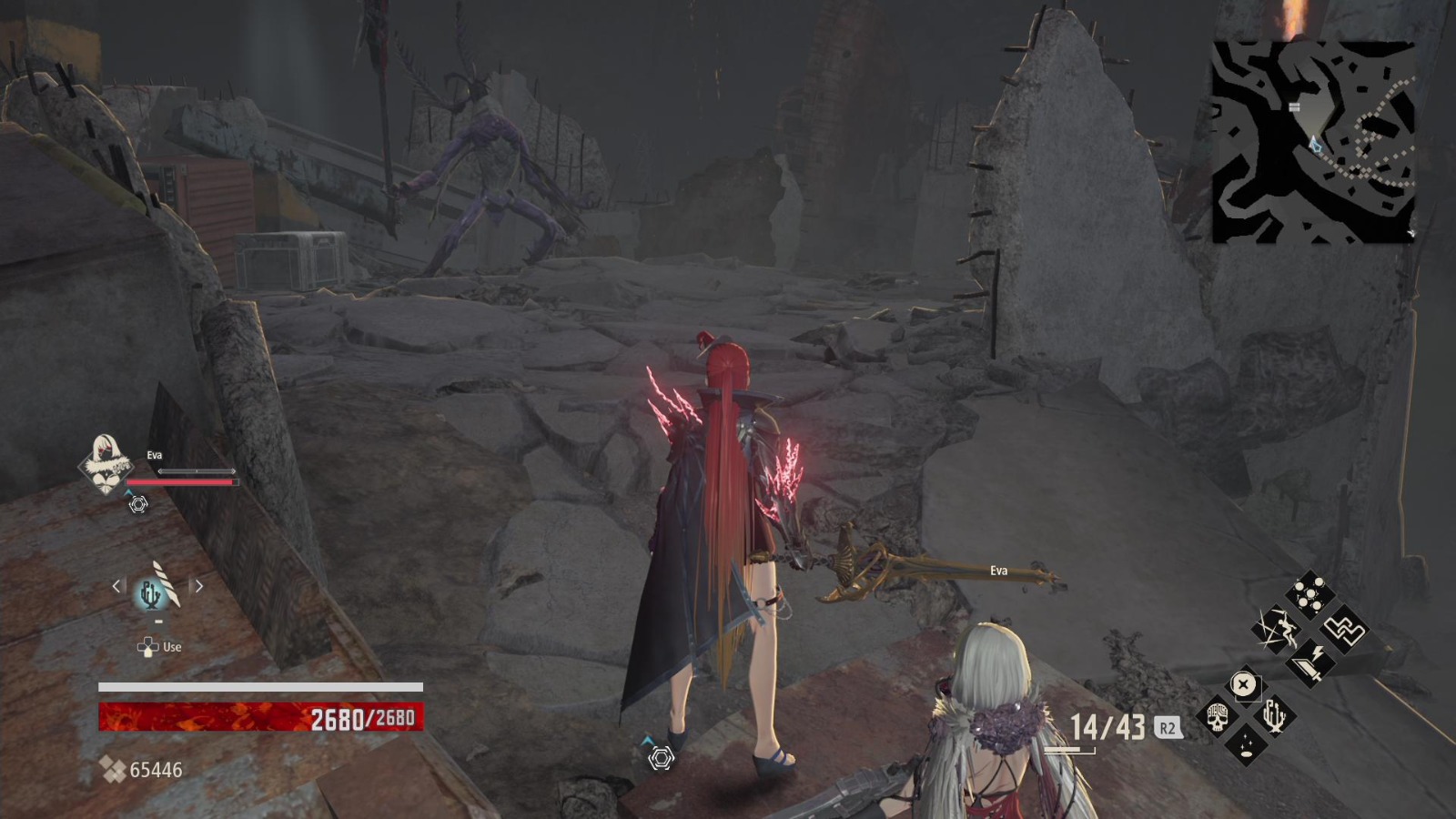Select the sparkle gift icon
The image size is (1456, 819).
[x=1246, y=747]
